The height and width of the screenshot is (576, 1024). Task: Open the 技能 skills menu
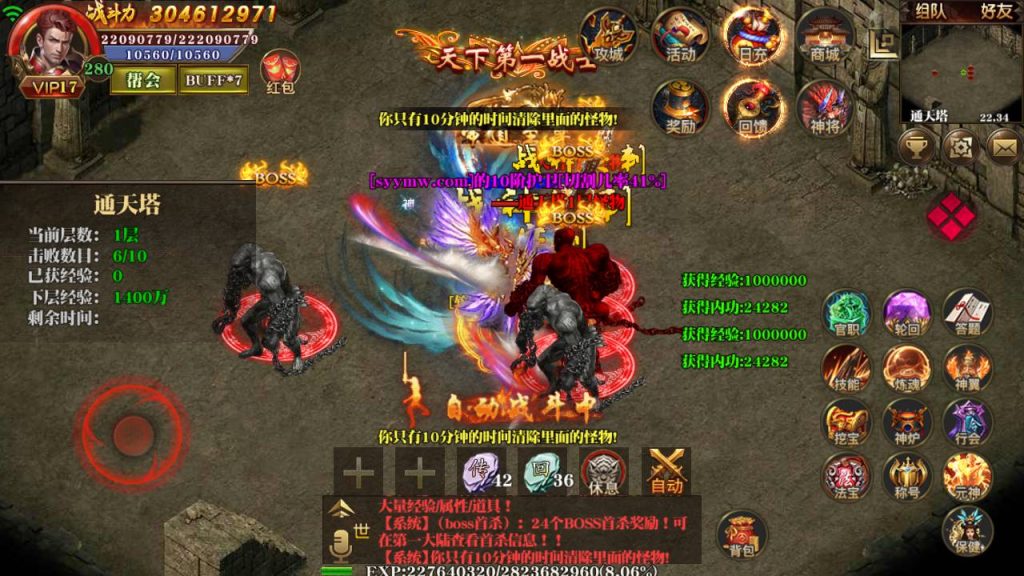click(847, 369)
